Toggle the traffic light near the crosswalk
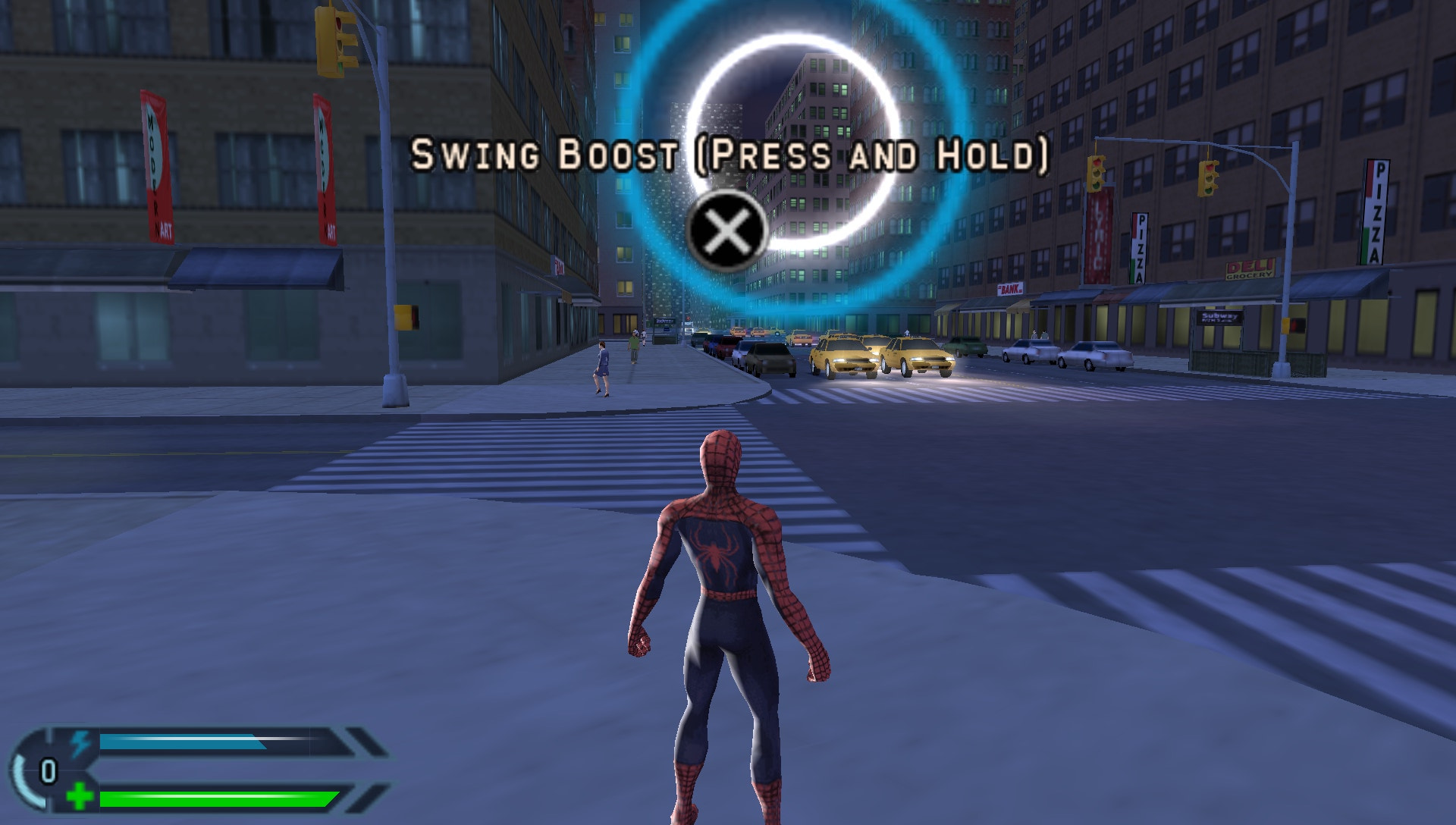 point(331,42)
